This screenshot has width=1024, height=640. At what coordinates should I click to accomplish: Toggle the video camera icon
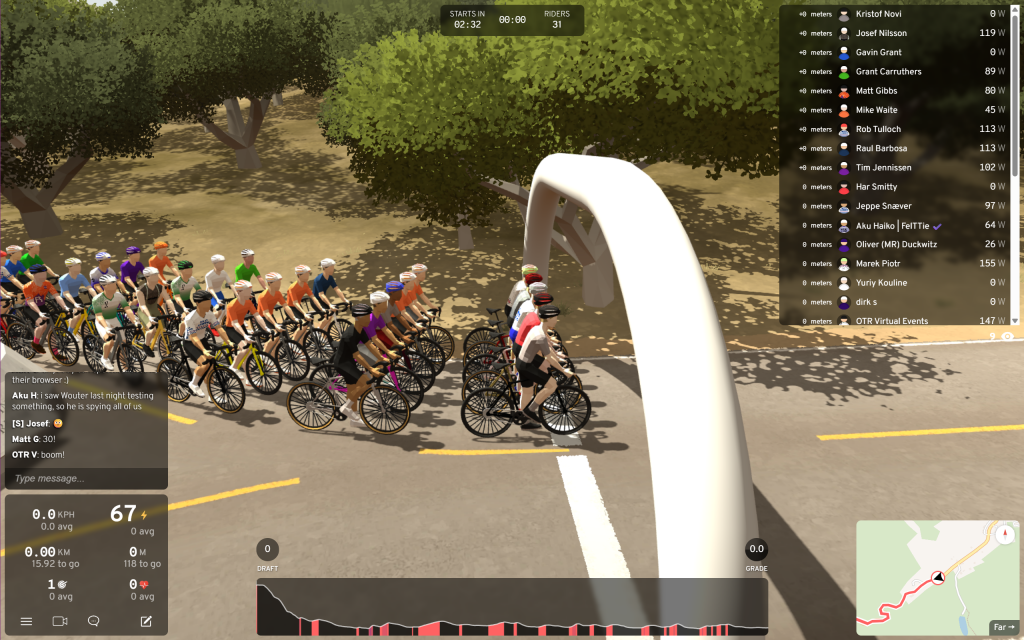click(59, 621)
